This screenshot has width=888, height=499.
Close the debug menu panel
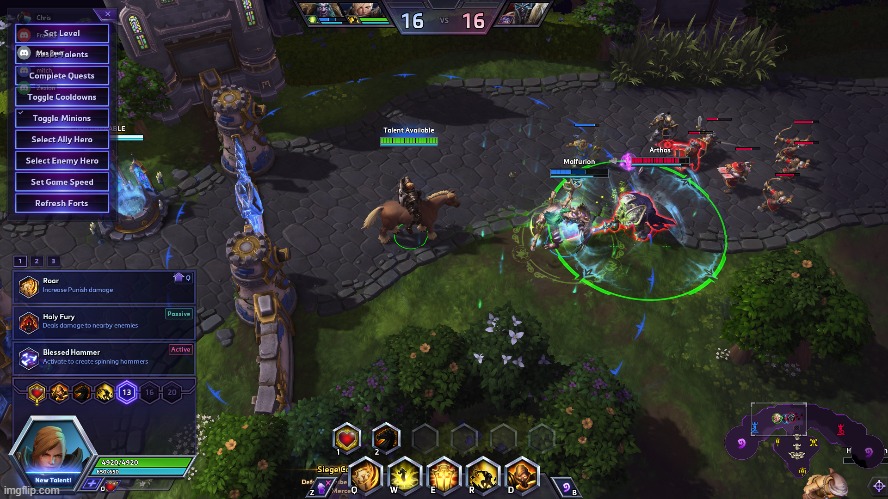(x=108, y=15)
